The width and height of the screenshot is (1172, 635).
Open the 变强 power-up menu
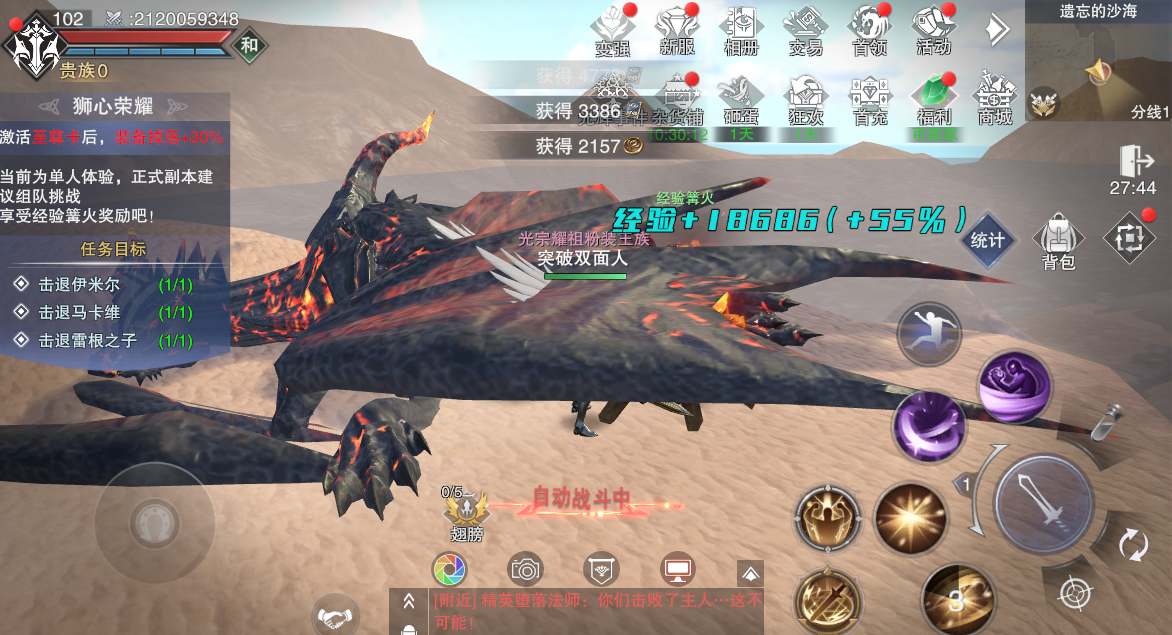click(x=612, y=29)
